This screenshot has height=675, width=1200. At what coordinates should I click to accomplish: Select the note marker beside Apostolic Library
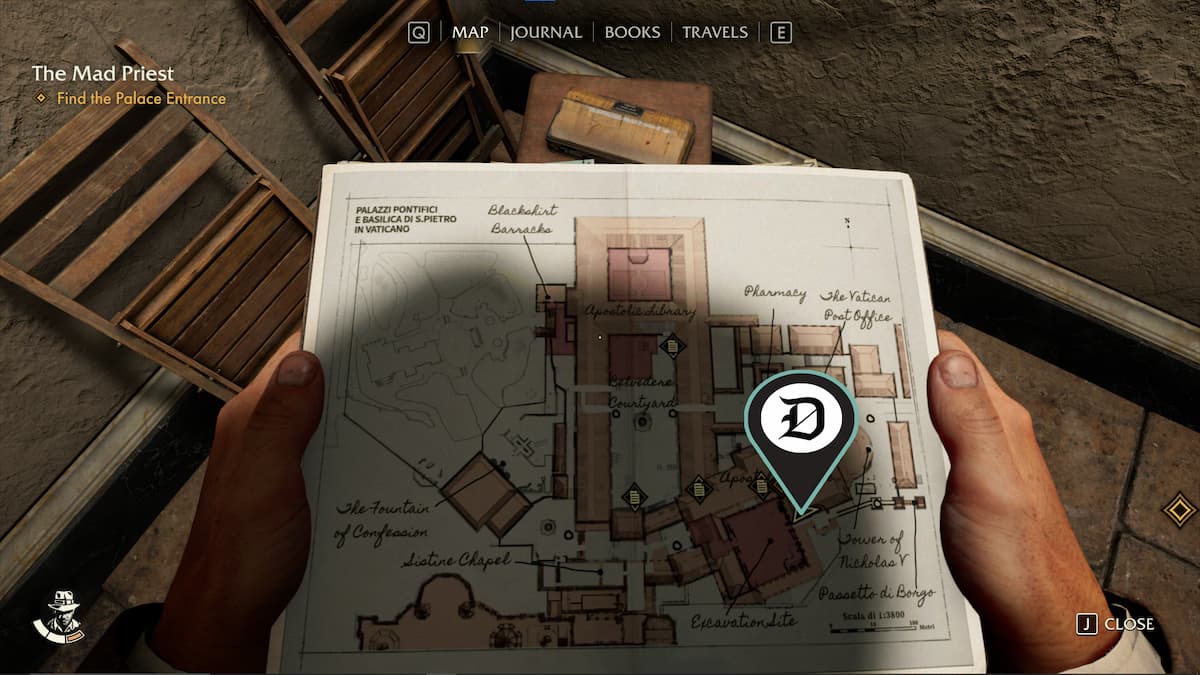coord(673,347)
